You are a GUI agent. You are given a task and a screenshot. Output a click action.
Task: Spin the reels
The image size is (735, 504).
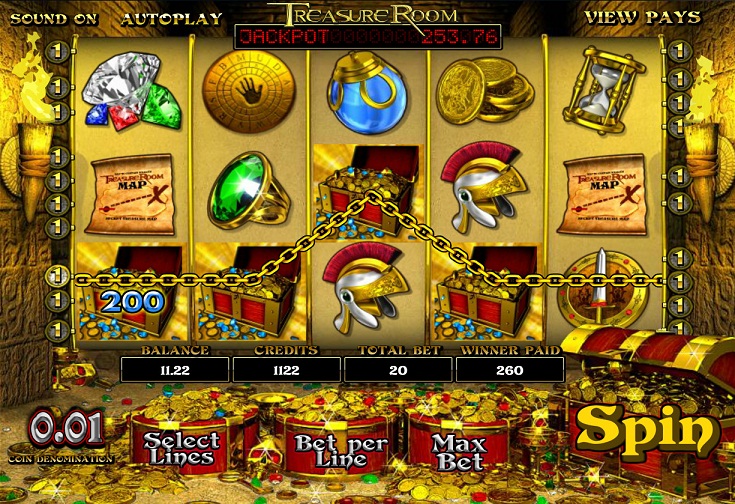click(x=647, y=429)
